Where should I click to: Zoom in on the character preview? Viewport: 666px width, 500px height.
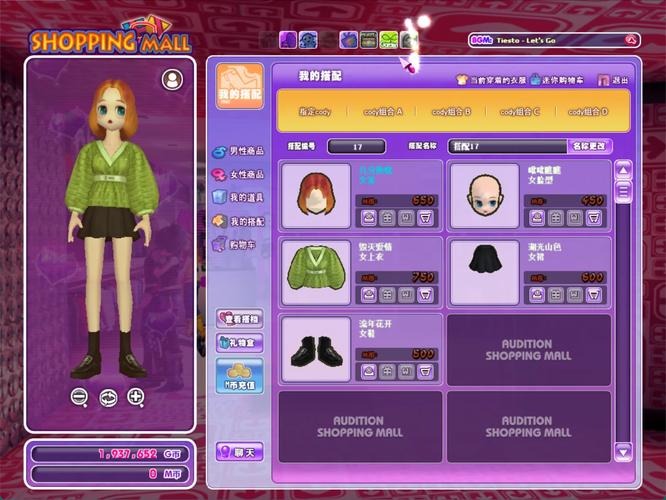click(x=136, y=397)
